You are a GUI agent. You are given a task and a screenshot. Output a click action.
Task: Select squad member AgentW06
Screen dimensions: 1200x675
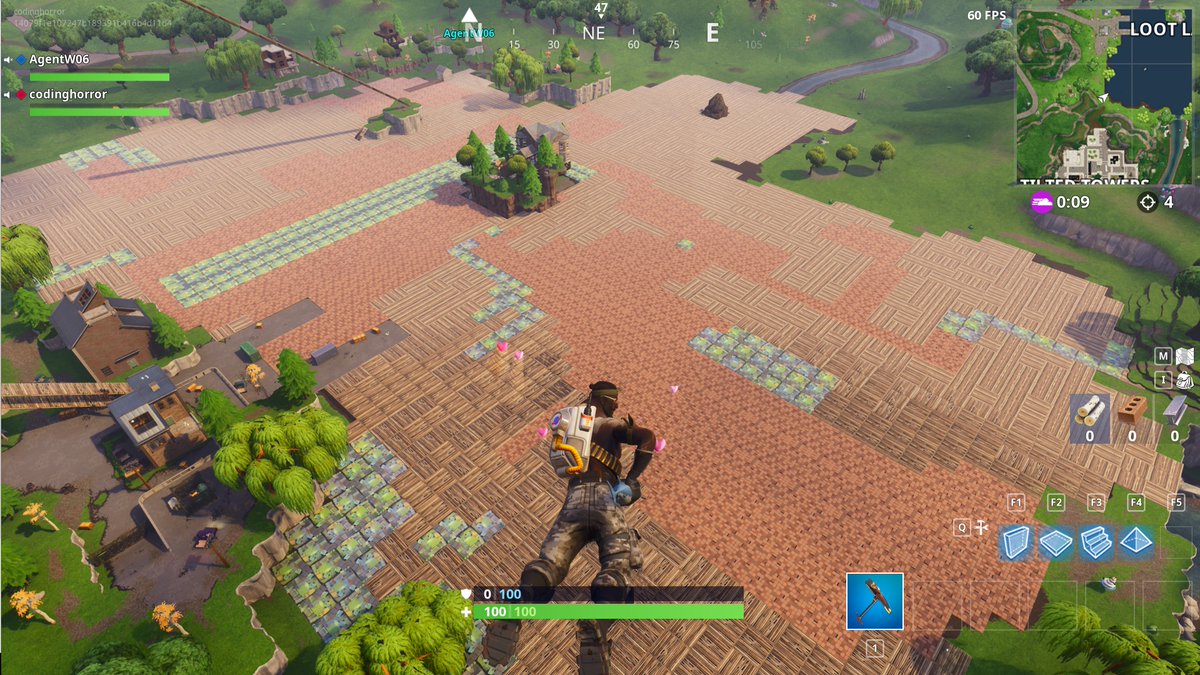59,60
